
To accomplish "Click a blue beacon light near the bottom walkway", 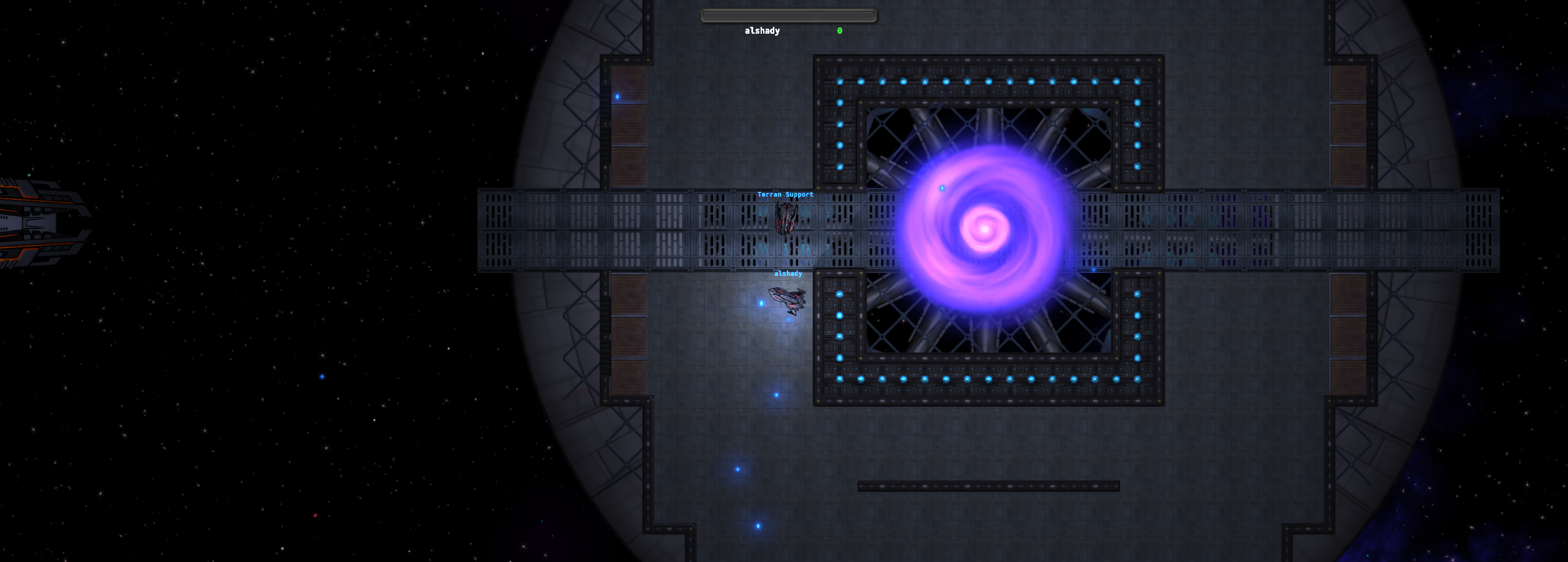I will [757, 525].
